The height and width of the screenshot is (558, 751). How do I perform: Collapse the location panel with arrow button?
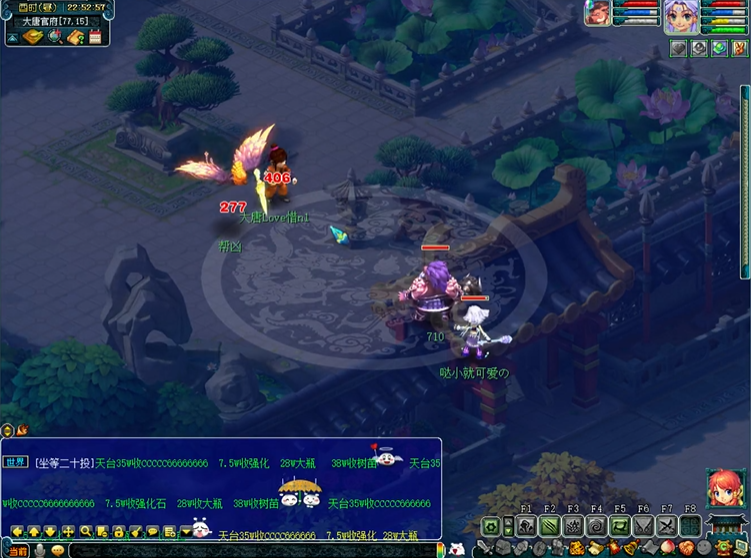(x=11, y=37)
